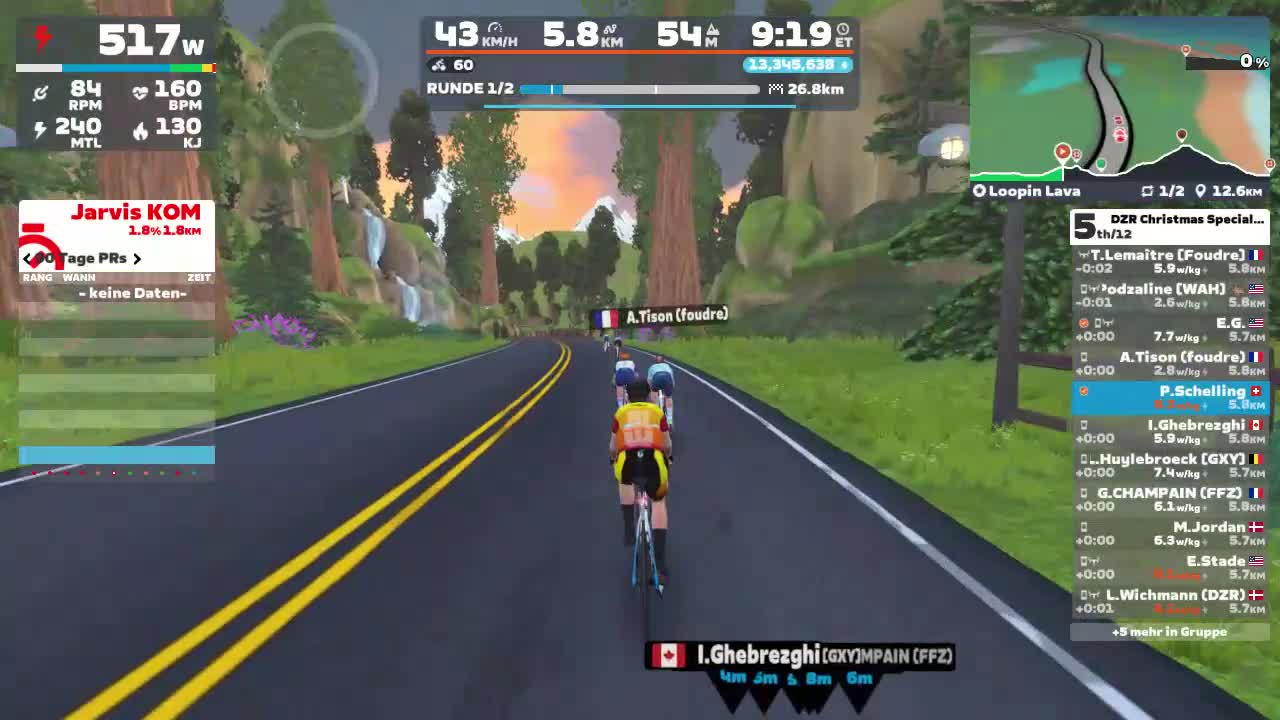1280x720 pixels.
Task: Click the cyclist icon showing 60 riders
Action: coord(437,65)
